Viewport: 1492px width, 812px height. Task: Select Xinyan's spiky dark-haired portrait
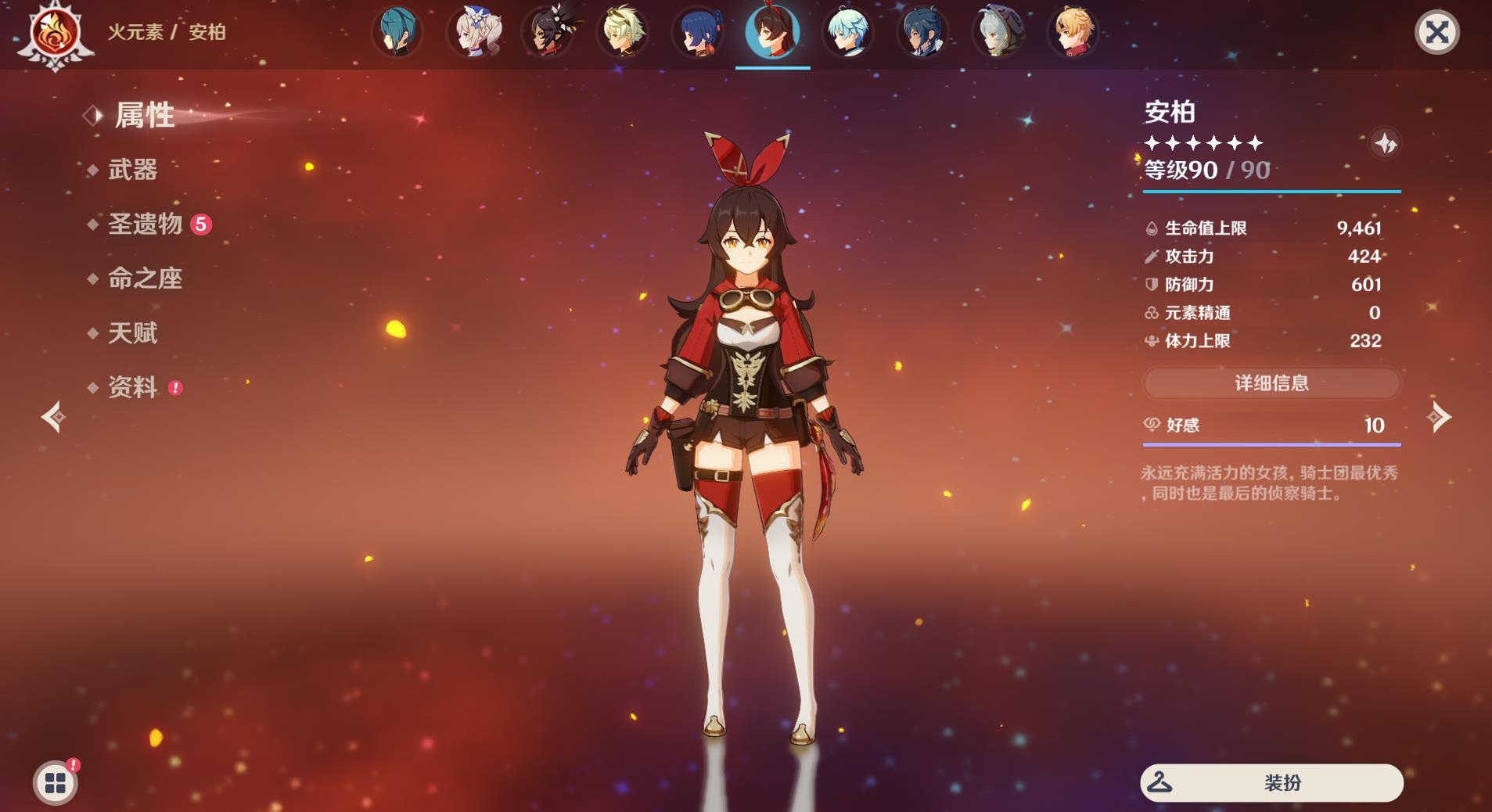pyautogui.click(x=547, y=32)
